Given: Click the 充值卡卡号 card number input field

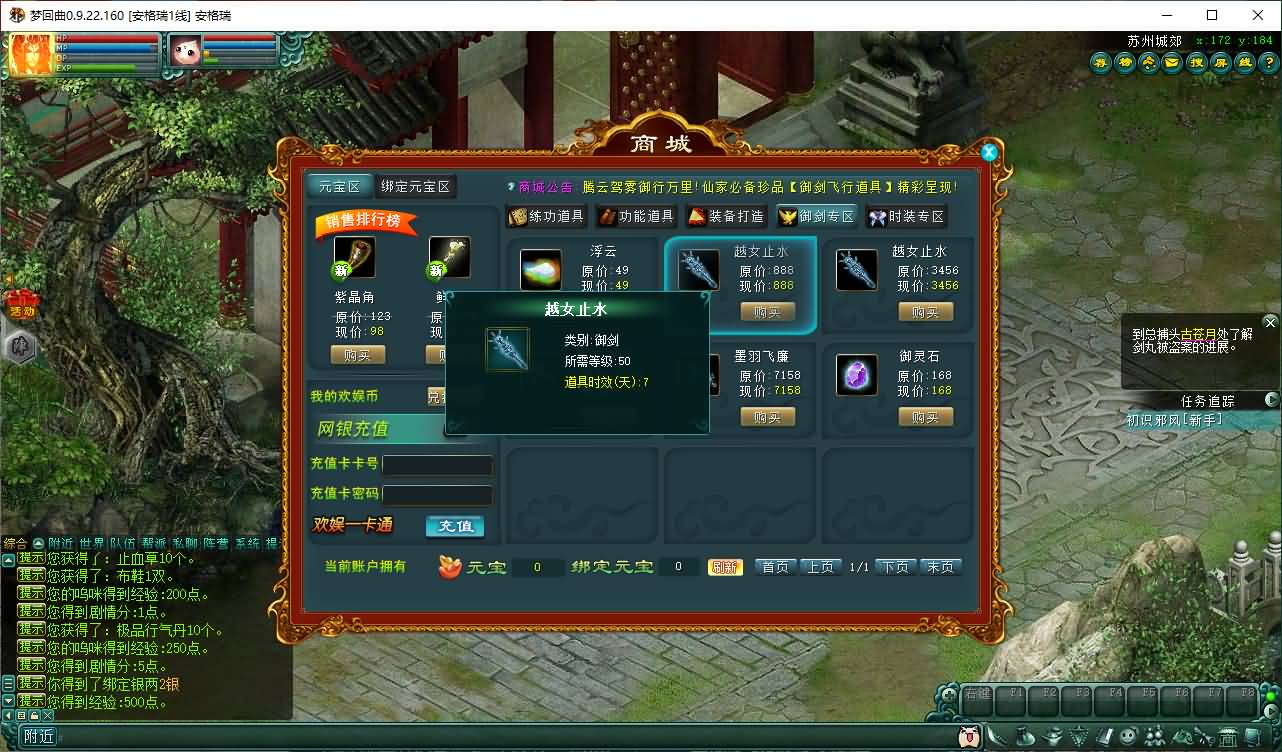Looking at the screenshot, I should click(x=440, y=465).
